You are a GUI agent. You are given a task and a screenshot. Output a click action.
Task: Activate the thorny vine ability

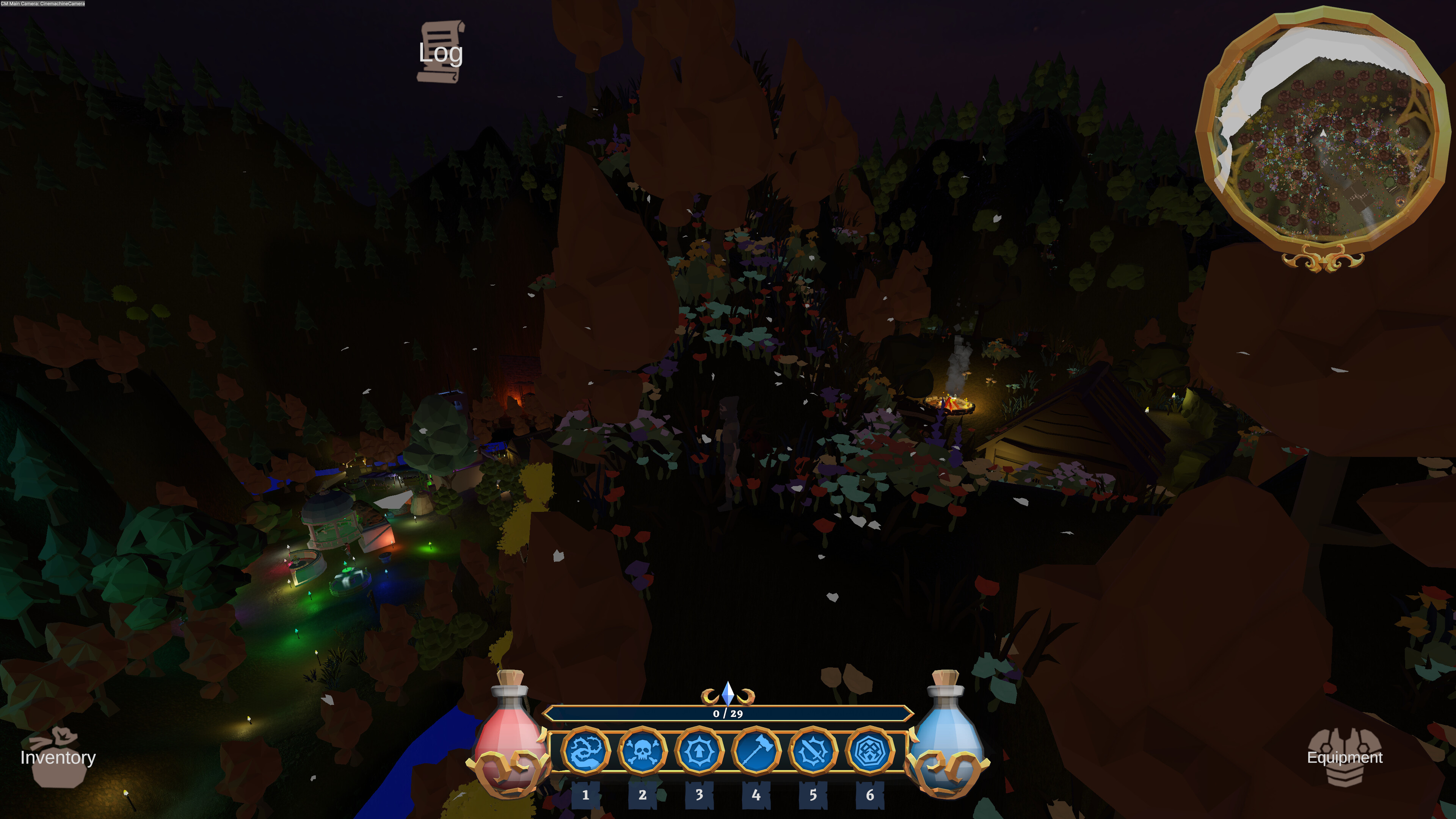click(585, 751)
